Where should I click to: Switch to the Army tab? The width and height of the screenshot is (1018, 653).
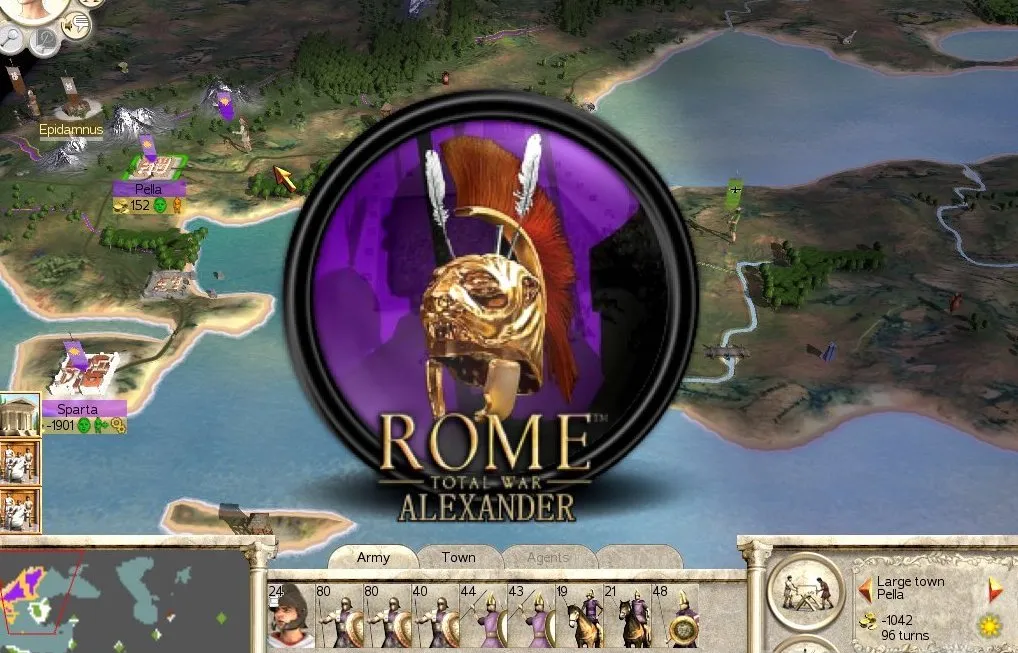click(373, 558)
